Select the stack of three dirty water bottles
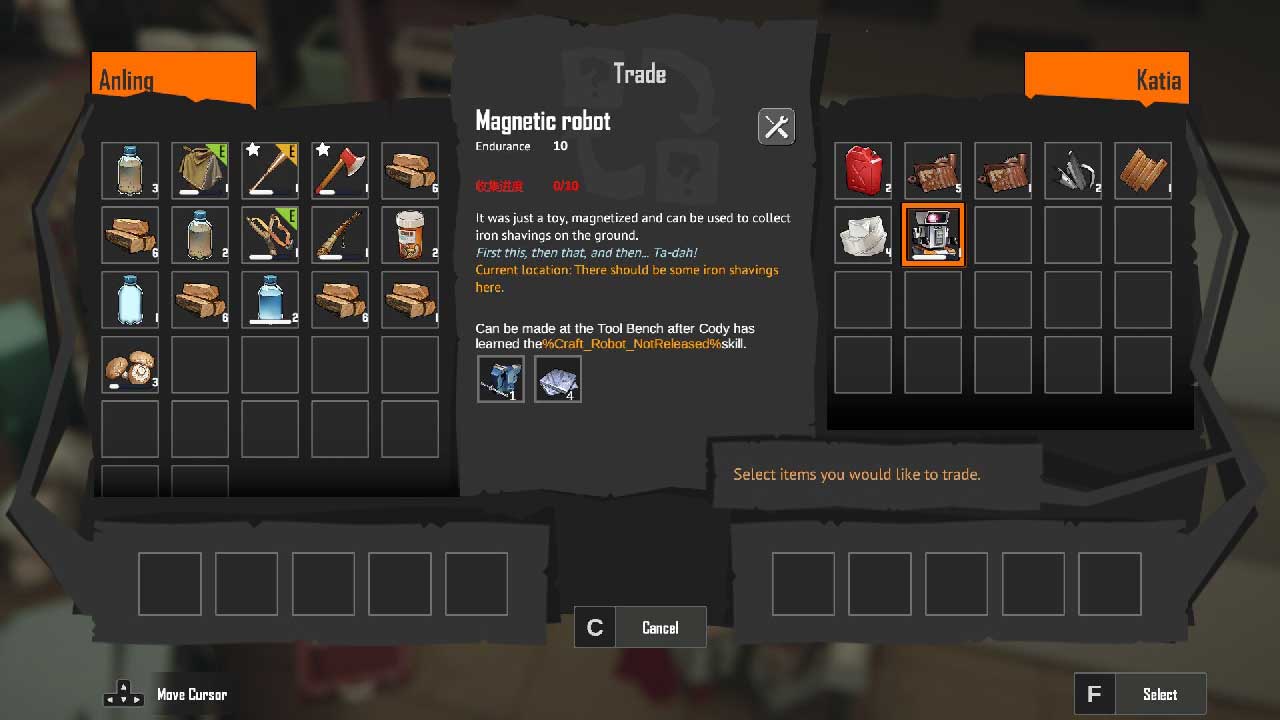 pyautogui.click(x=130, y=171)
